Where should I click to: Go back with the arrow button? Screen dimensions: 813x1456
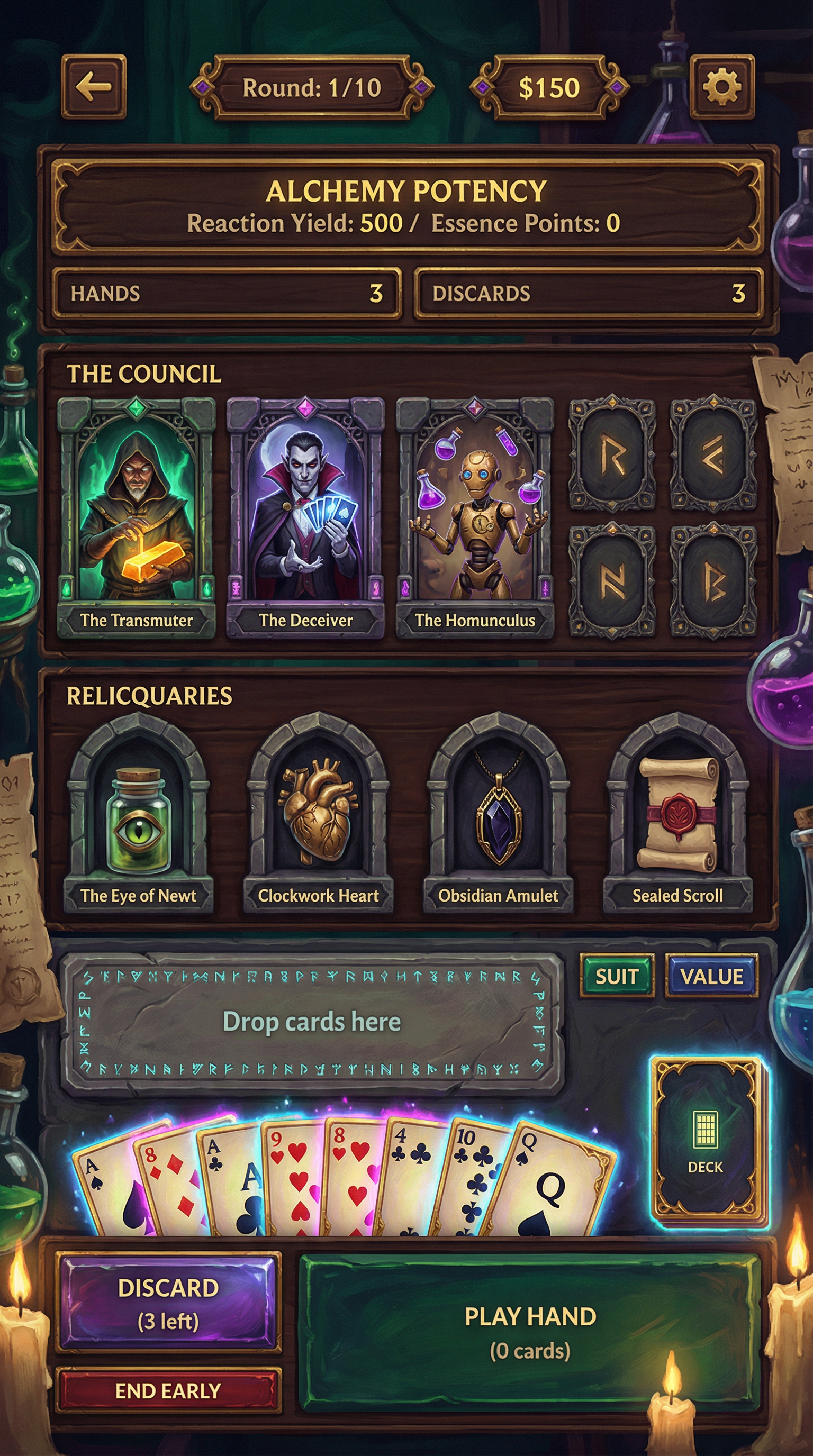(93, 86)
